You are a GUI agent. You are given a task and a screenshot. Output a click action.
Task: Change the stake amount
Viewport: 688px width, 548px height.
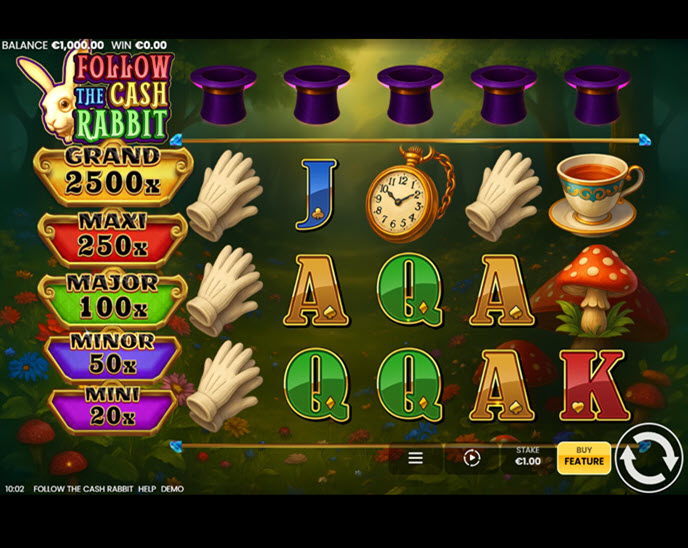[x=527, y=457]
